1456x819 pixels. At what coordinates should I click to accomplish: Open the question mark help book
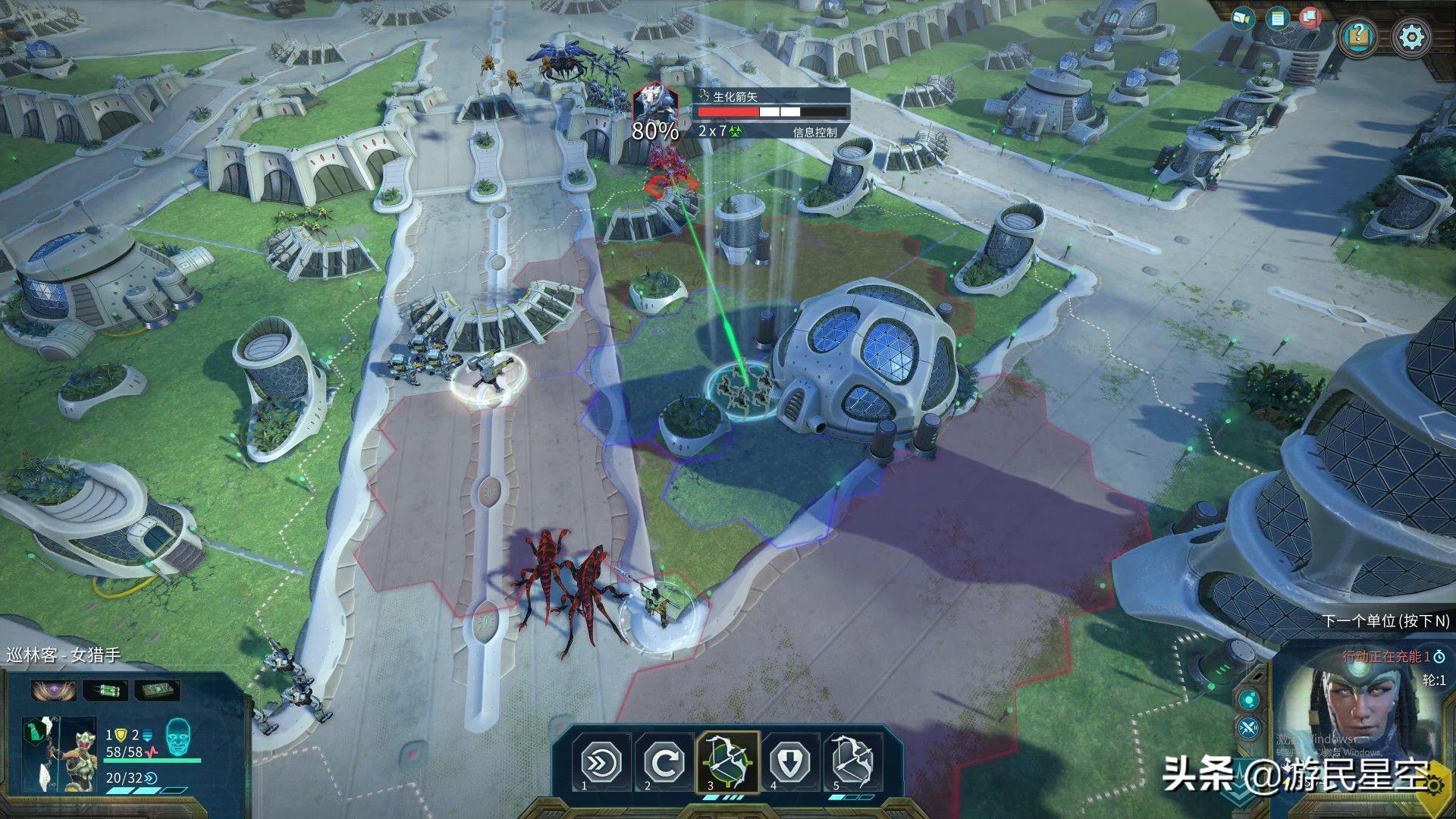point(1359,35)
